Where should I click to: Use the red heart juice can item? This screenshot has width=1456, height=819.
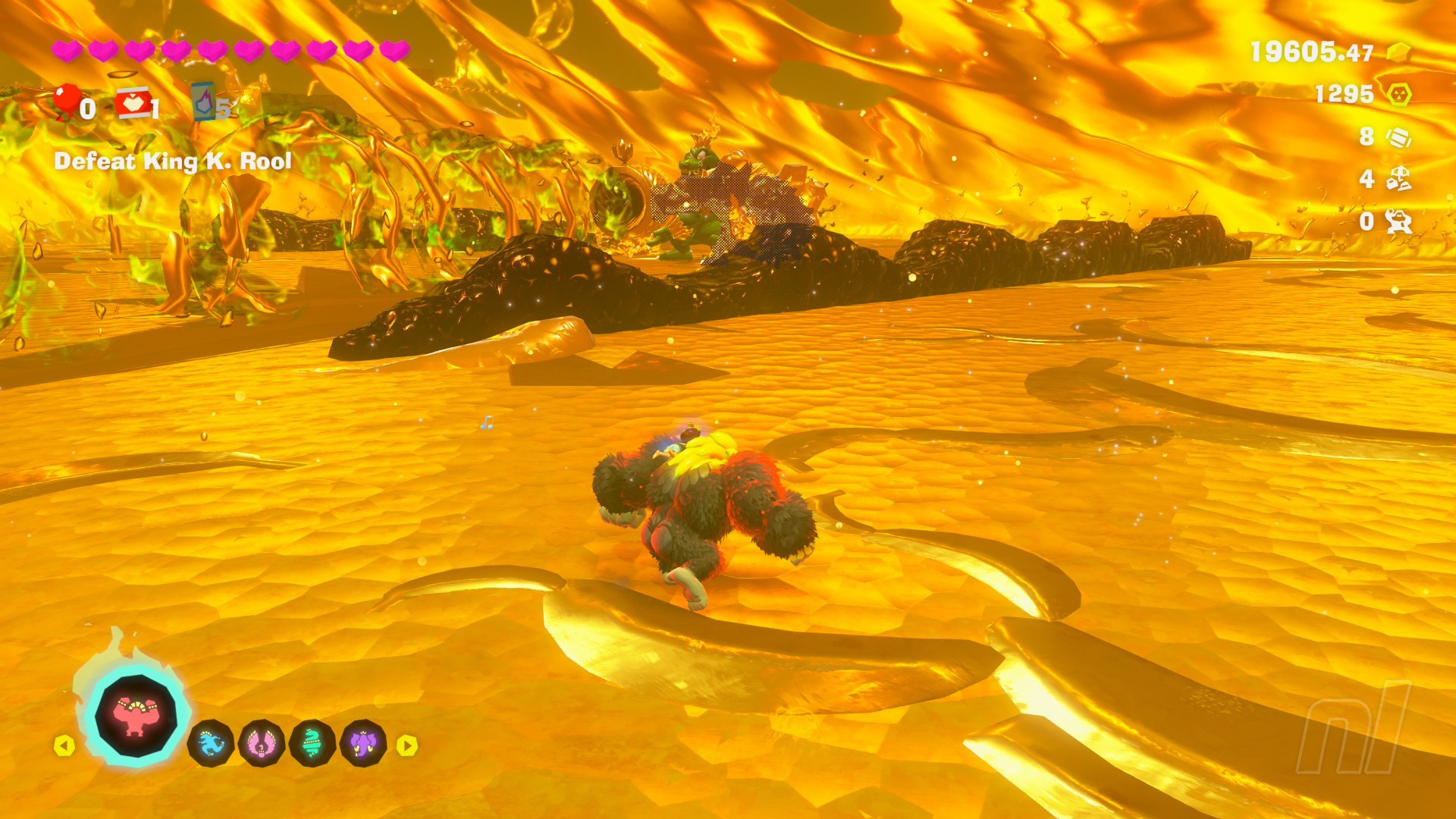tap(132, 104)
